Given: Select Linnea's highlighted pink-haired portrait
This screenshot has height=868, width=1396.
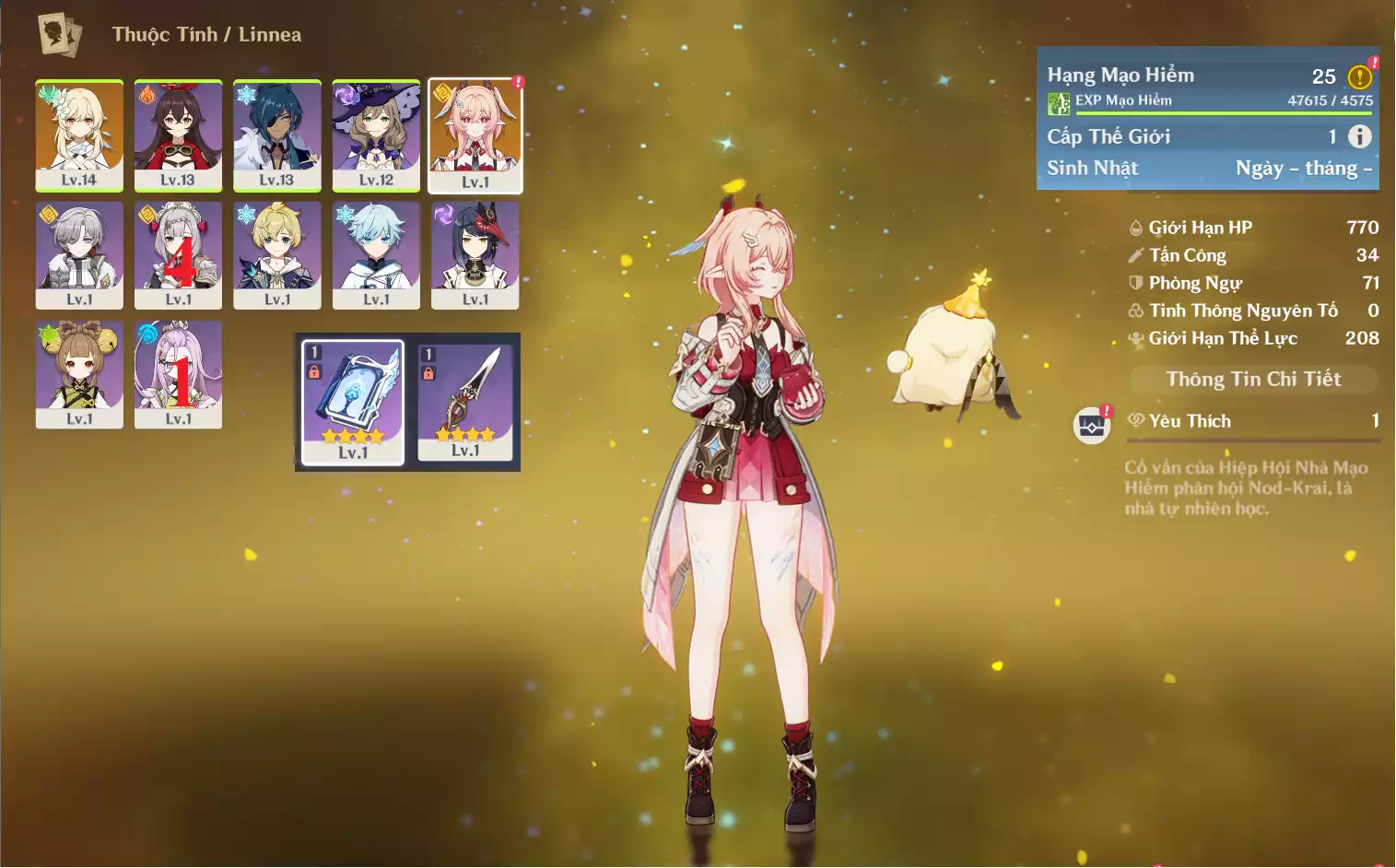Looking at the screenshot, I should click(x=475, y=135).
